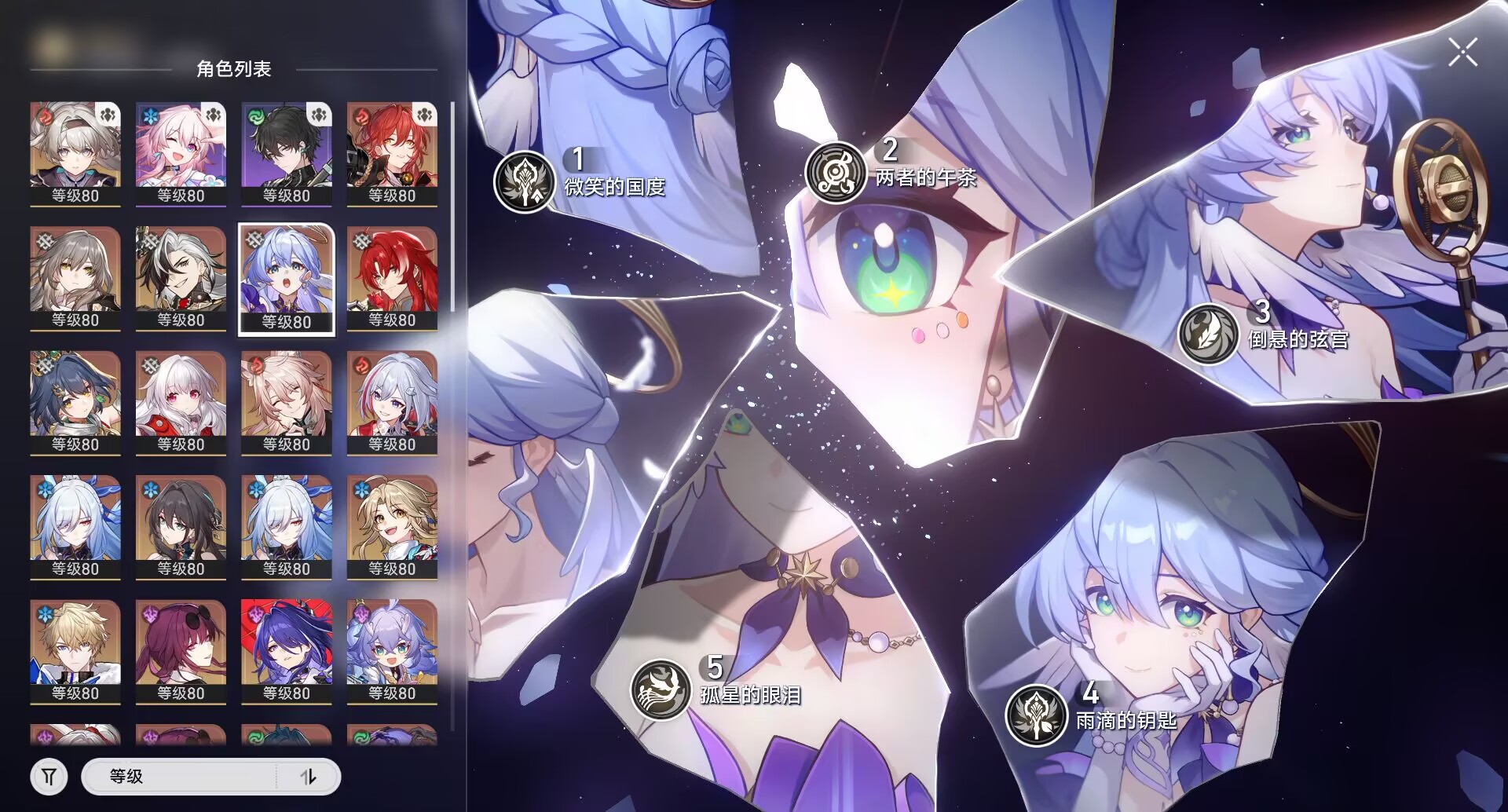Select the Bailu portrait with lavender hair
The width and height of the screenshot is (1508, 812).
tap(392, 651)
